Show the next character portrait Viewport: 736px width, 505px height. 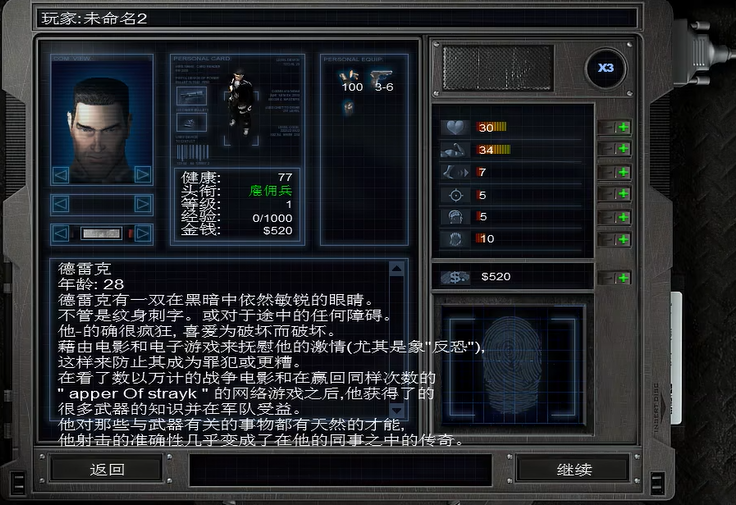(x=143, y=175)
